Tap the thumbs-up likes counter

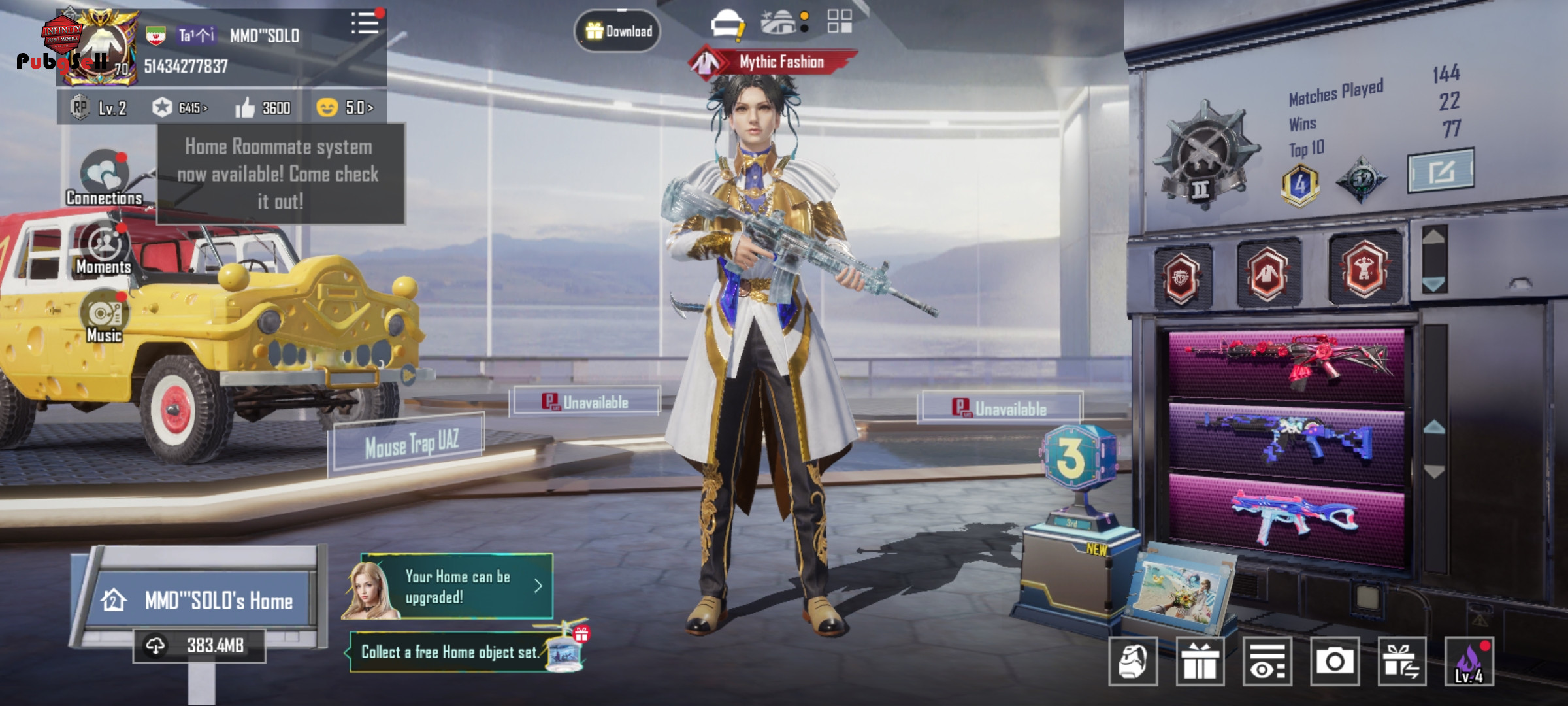(263, 108)
